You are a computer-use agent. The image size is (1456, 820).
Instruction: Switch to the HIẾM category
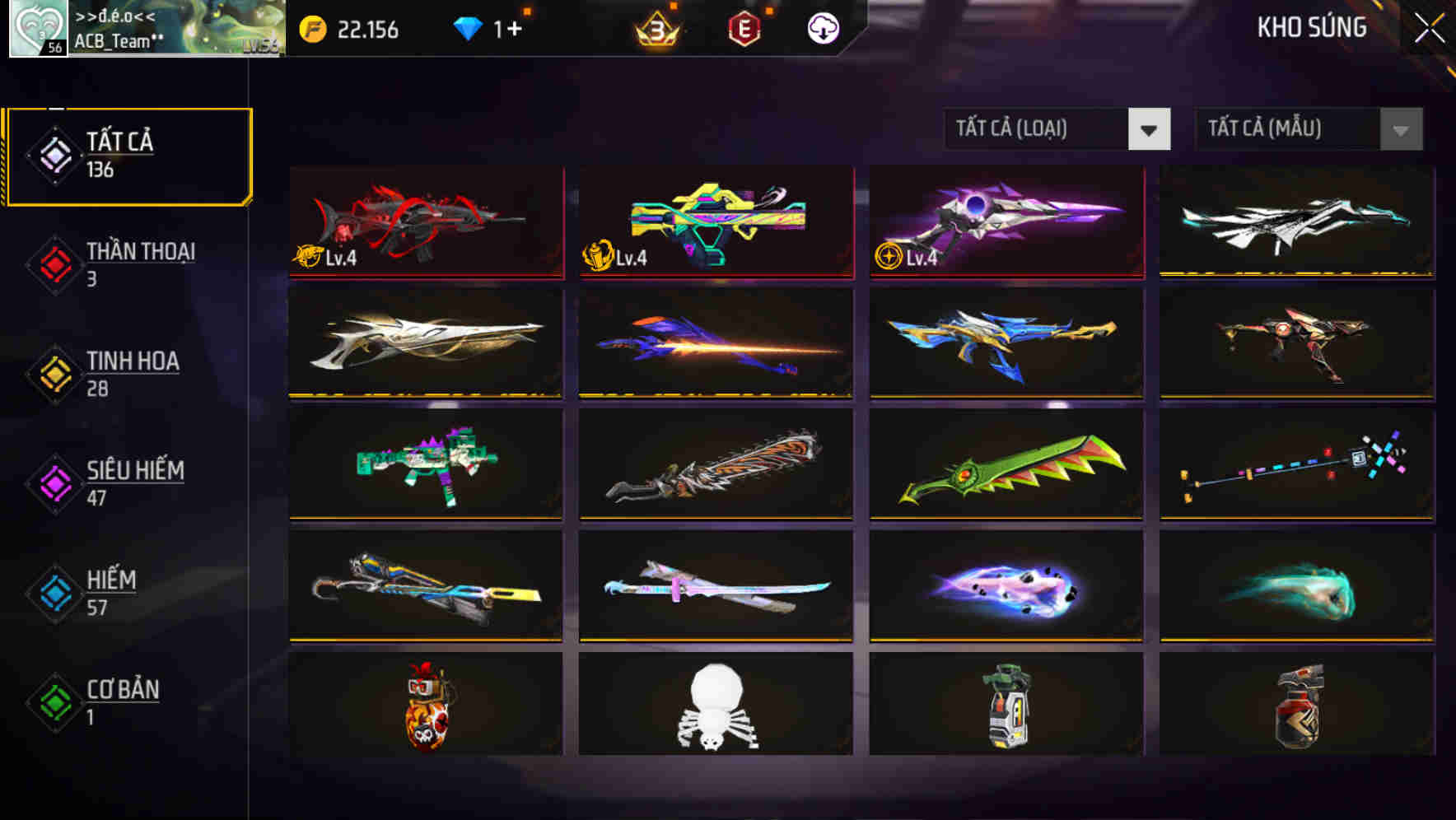pos(111,591)
